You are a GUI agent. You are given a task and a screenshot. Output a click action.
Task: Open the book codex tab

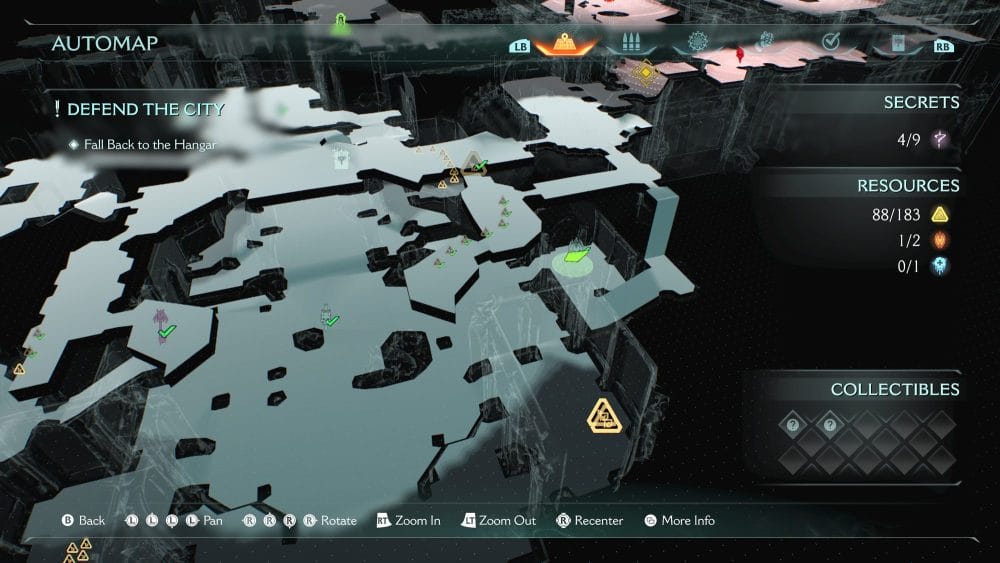[896, 44]
